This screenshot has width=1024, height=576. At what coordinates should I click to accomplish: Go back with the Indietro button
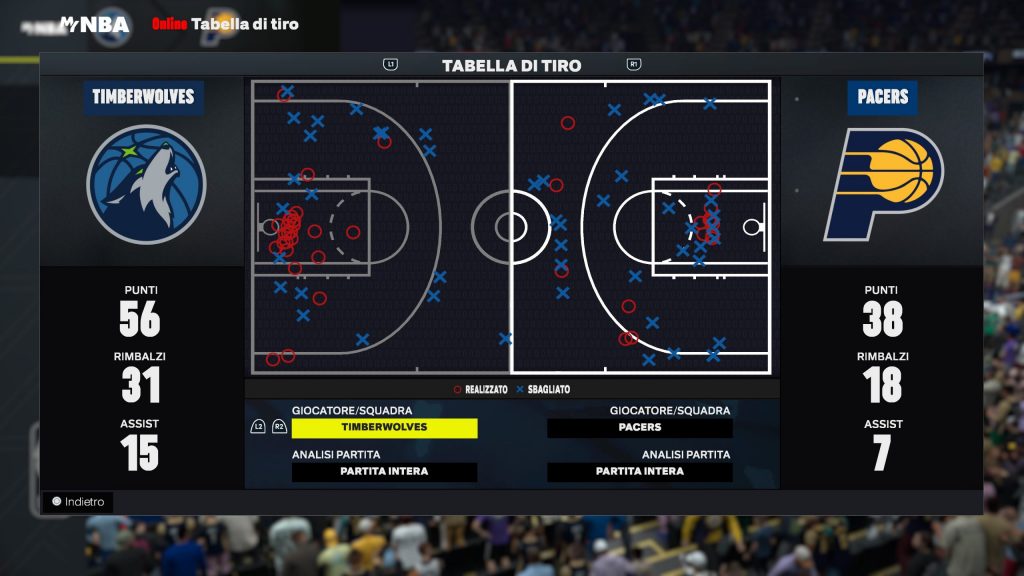[x=78, y=502]
